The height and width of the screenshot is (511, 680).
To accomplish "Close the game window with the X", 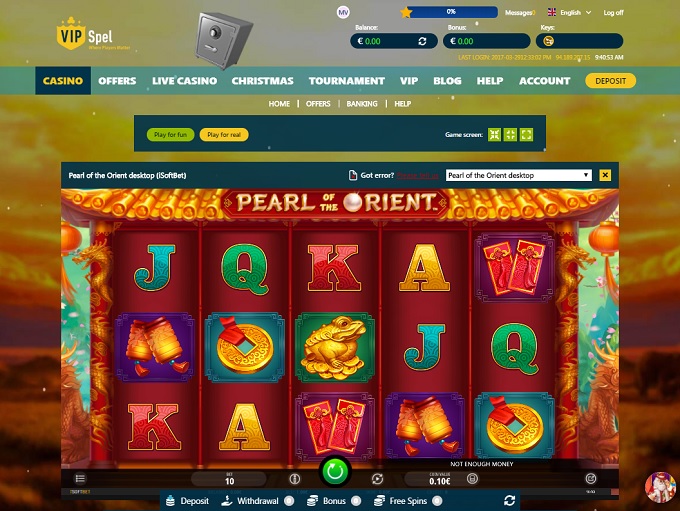I will (605, 175).
